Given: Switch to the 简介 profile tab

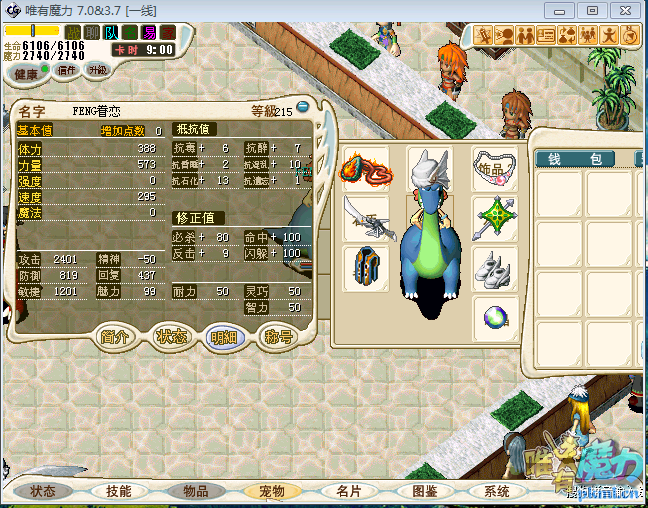Looking at the screenshot, I should tap(118, 337).
